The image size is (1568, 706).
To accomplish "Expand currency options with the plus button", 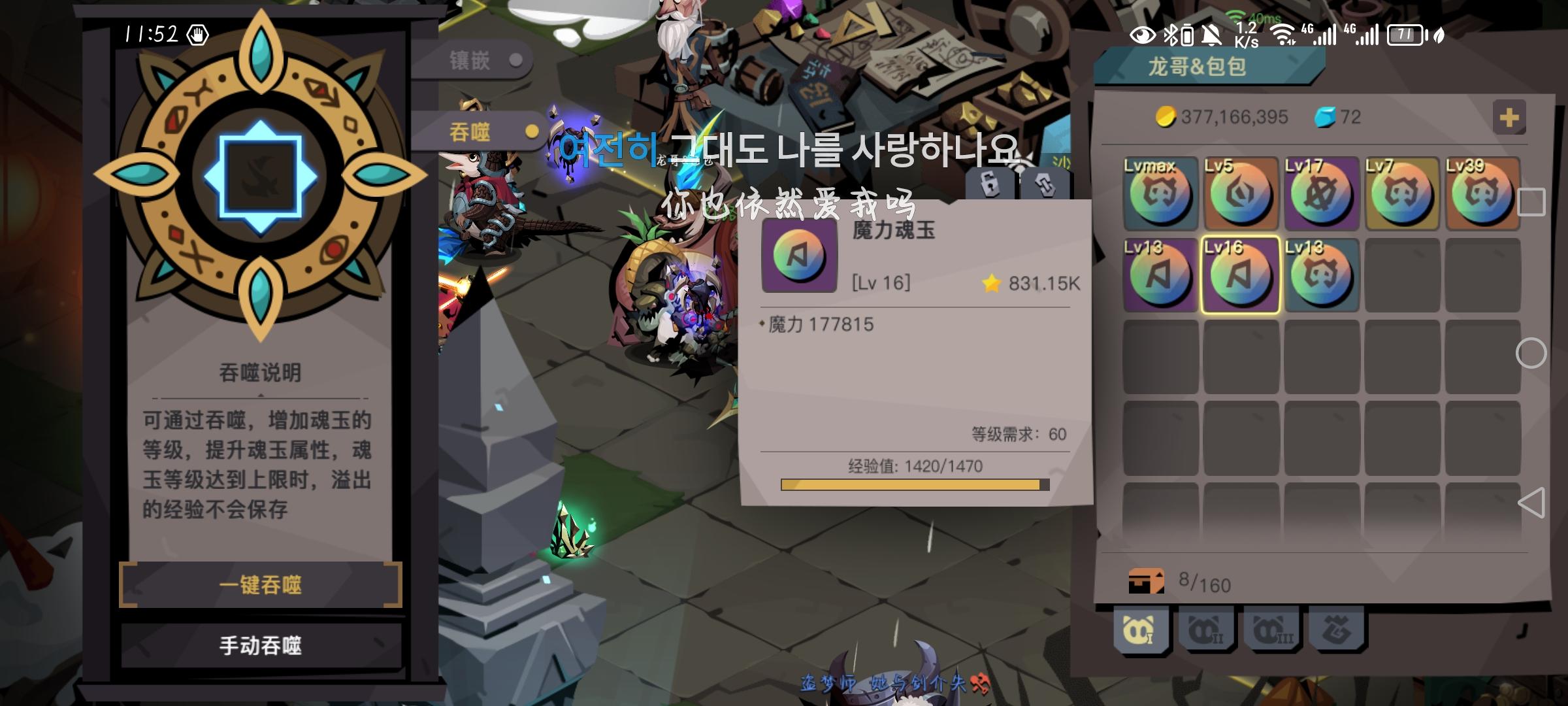I will pyautogui.click(x=1511, y=116).
